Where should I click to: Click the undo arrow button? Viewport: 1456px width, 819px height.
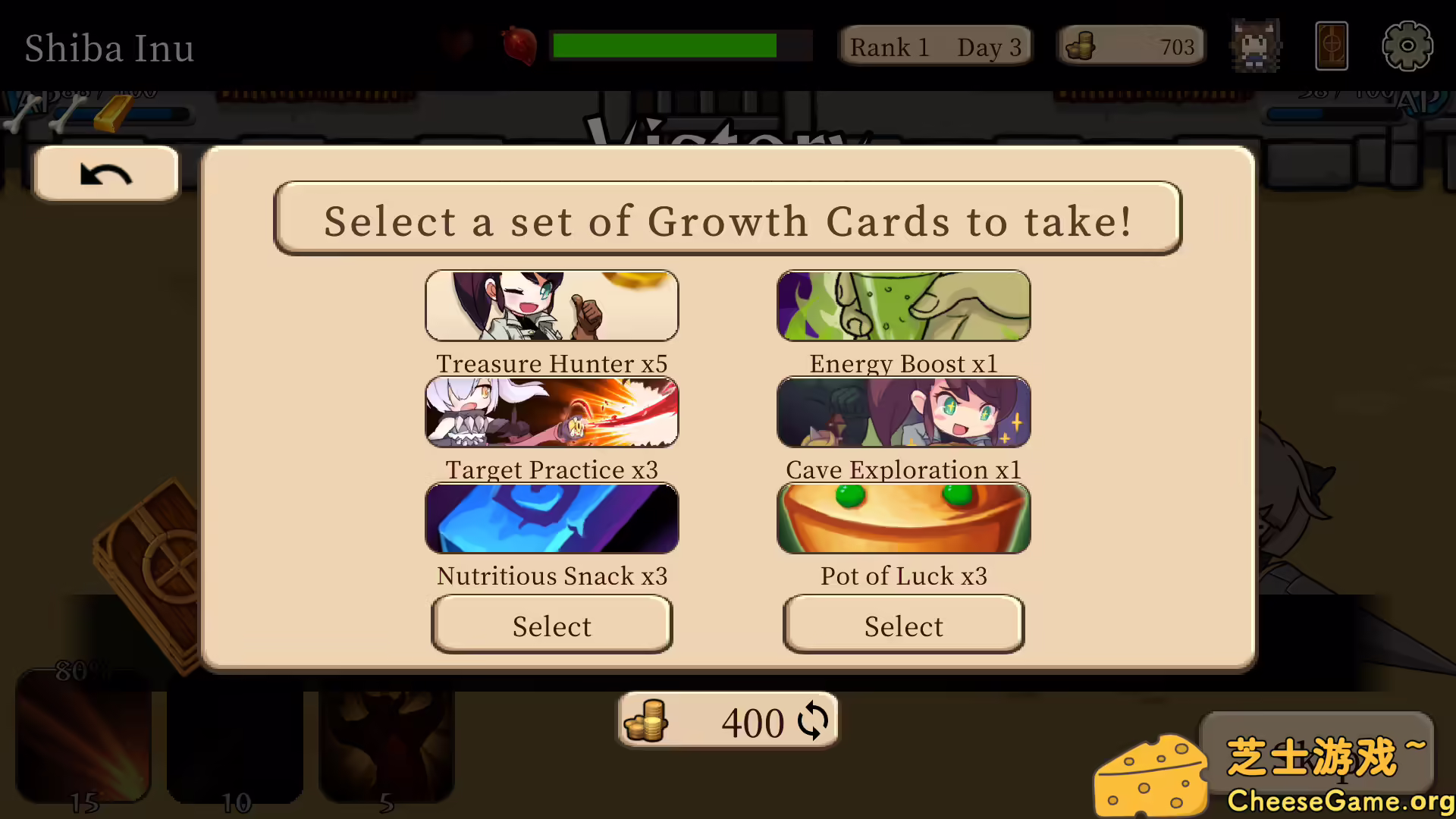106,174
